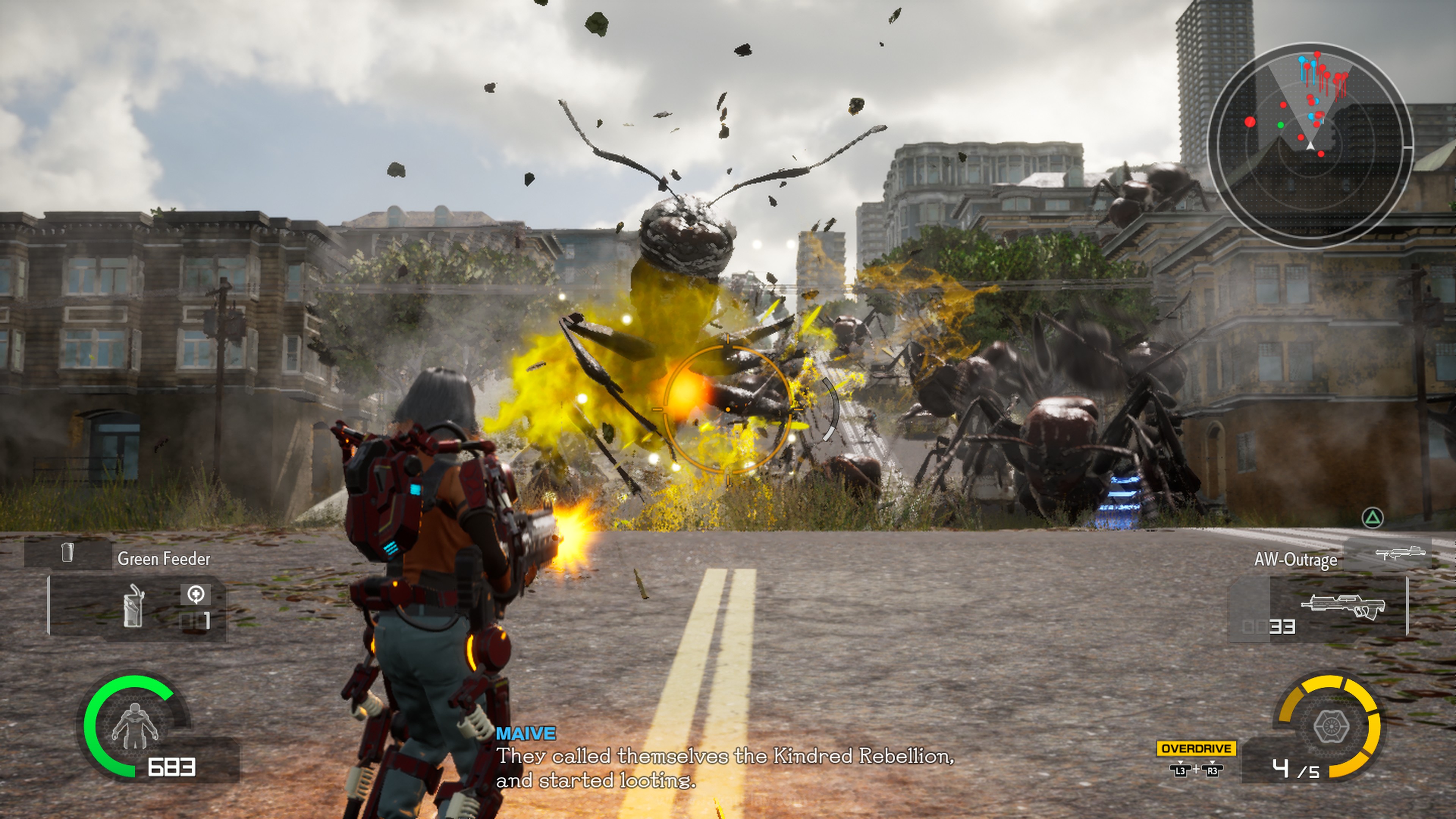Image resolution: width=1456 pixels, height=819 pixels.
Task: Select the small canister item icon
Action: pyautogui.click(x=67, y=553)
